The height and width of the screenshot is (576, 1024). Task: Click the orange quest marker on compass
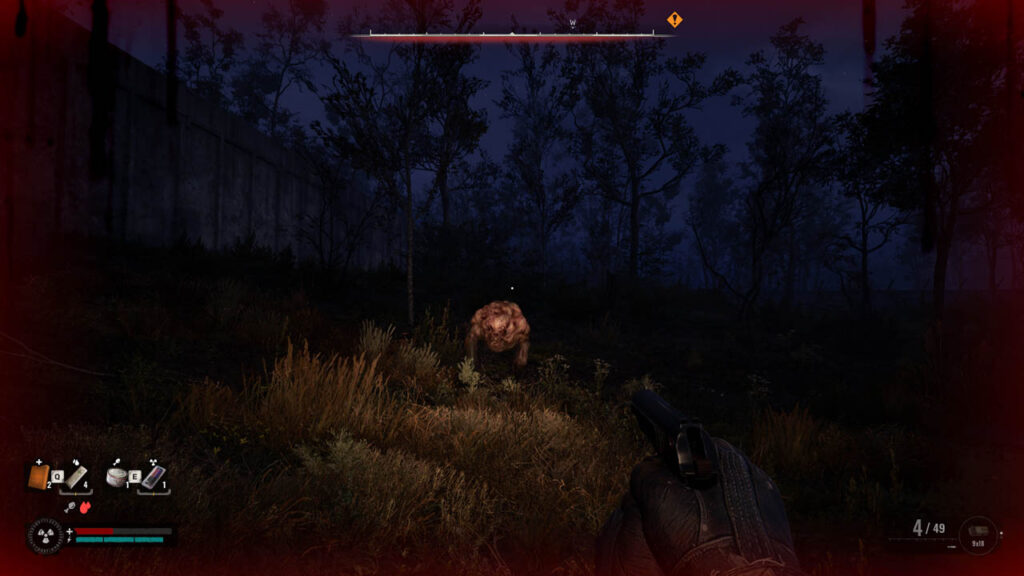(674, 19)
